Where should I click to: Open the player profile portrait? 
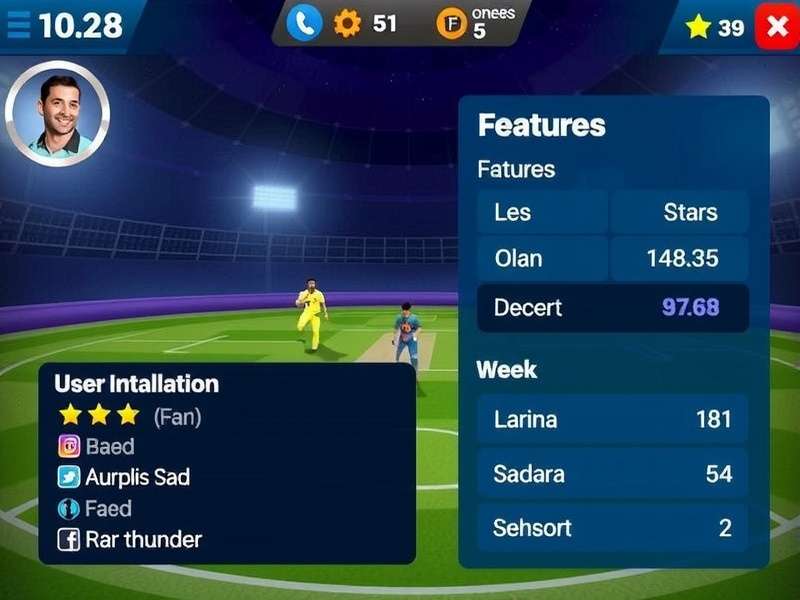(x=57, y=113)
